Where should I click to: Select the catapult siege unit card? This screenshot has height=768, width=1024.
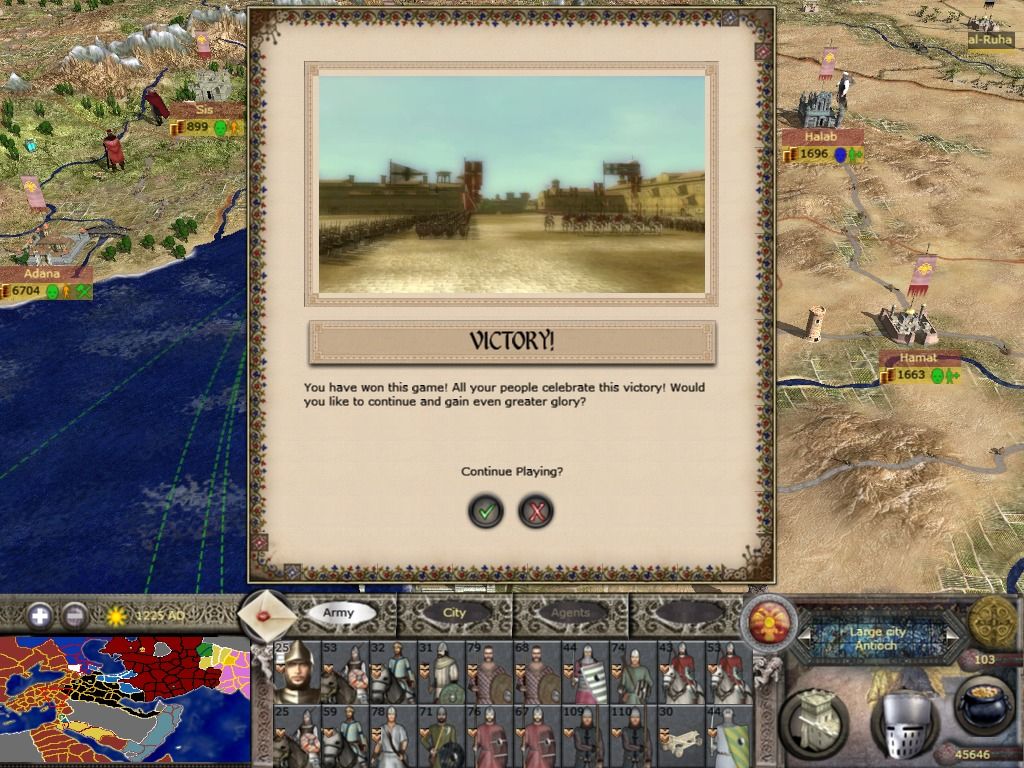[682, 735]
